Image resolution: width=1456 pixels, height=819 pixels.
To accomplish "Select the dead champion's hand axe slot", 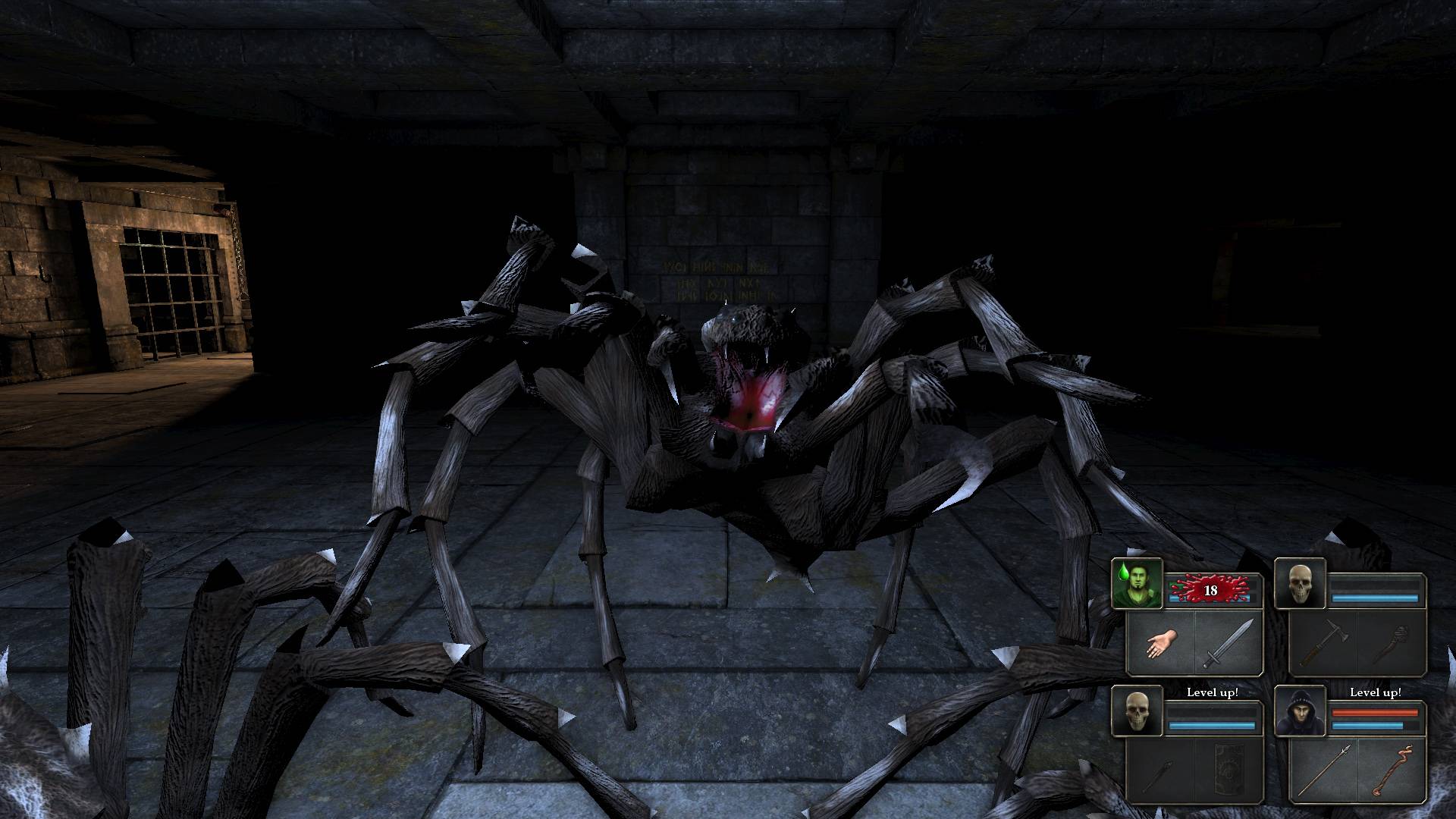I will [1323, 643].
